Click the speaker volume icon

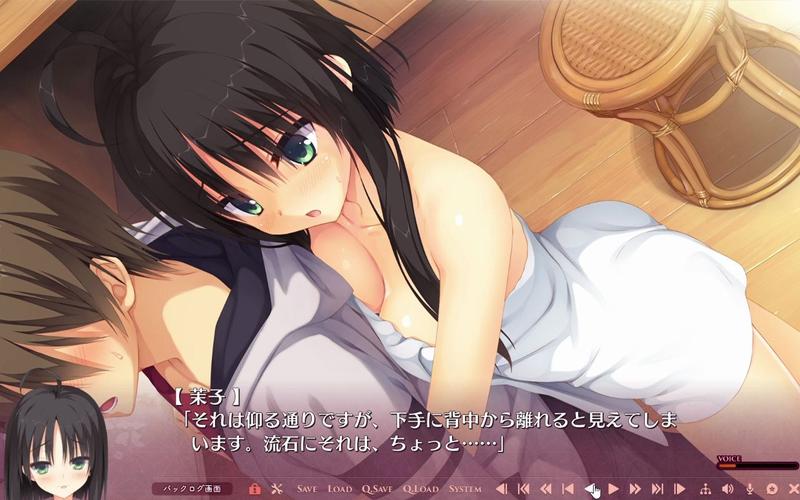726,489
